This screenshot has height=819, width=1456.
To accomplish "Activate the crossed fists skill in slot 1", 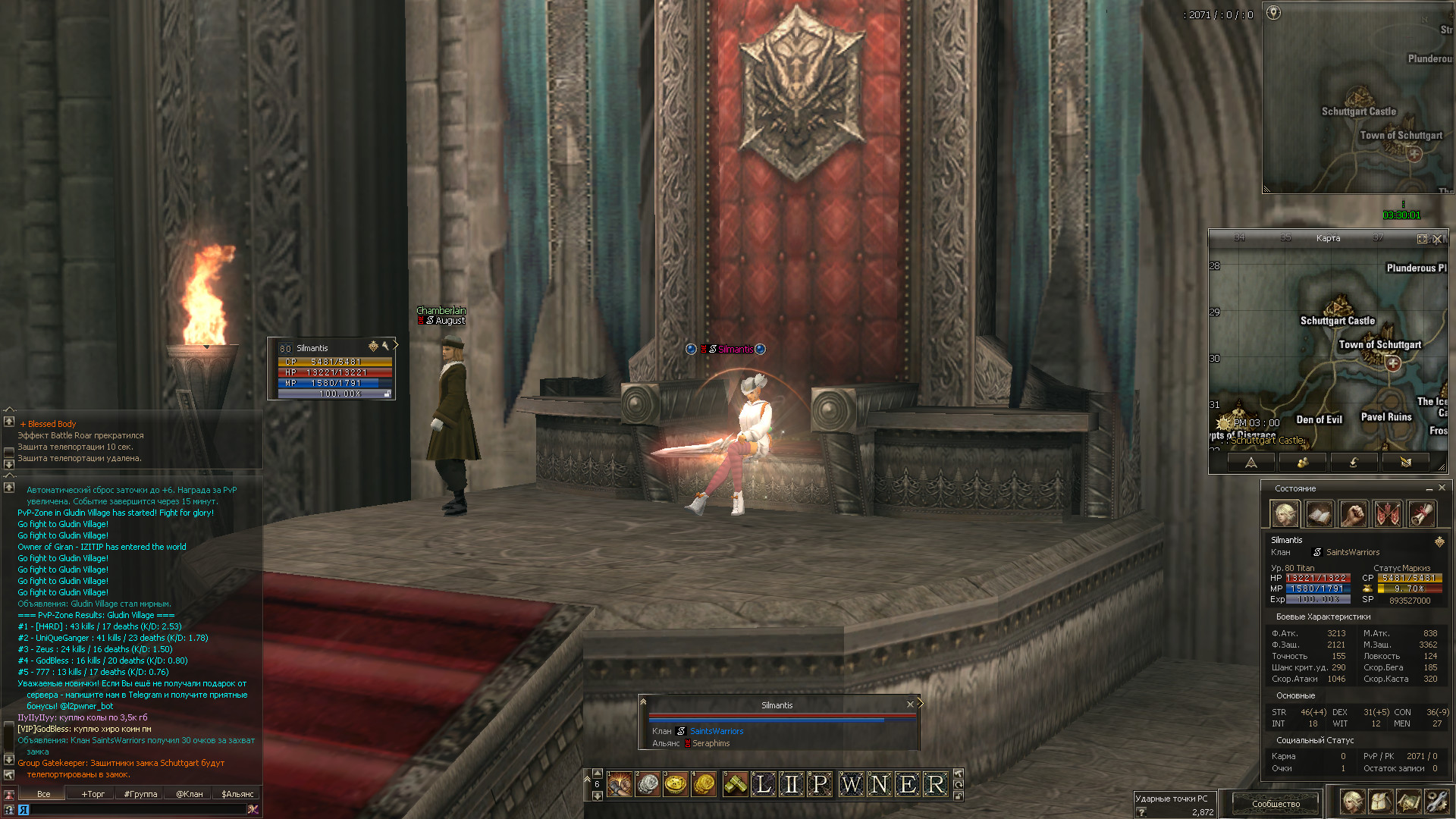I will coord(619,784).
